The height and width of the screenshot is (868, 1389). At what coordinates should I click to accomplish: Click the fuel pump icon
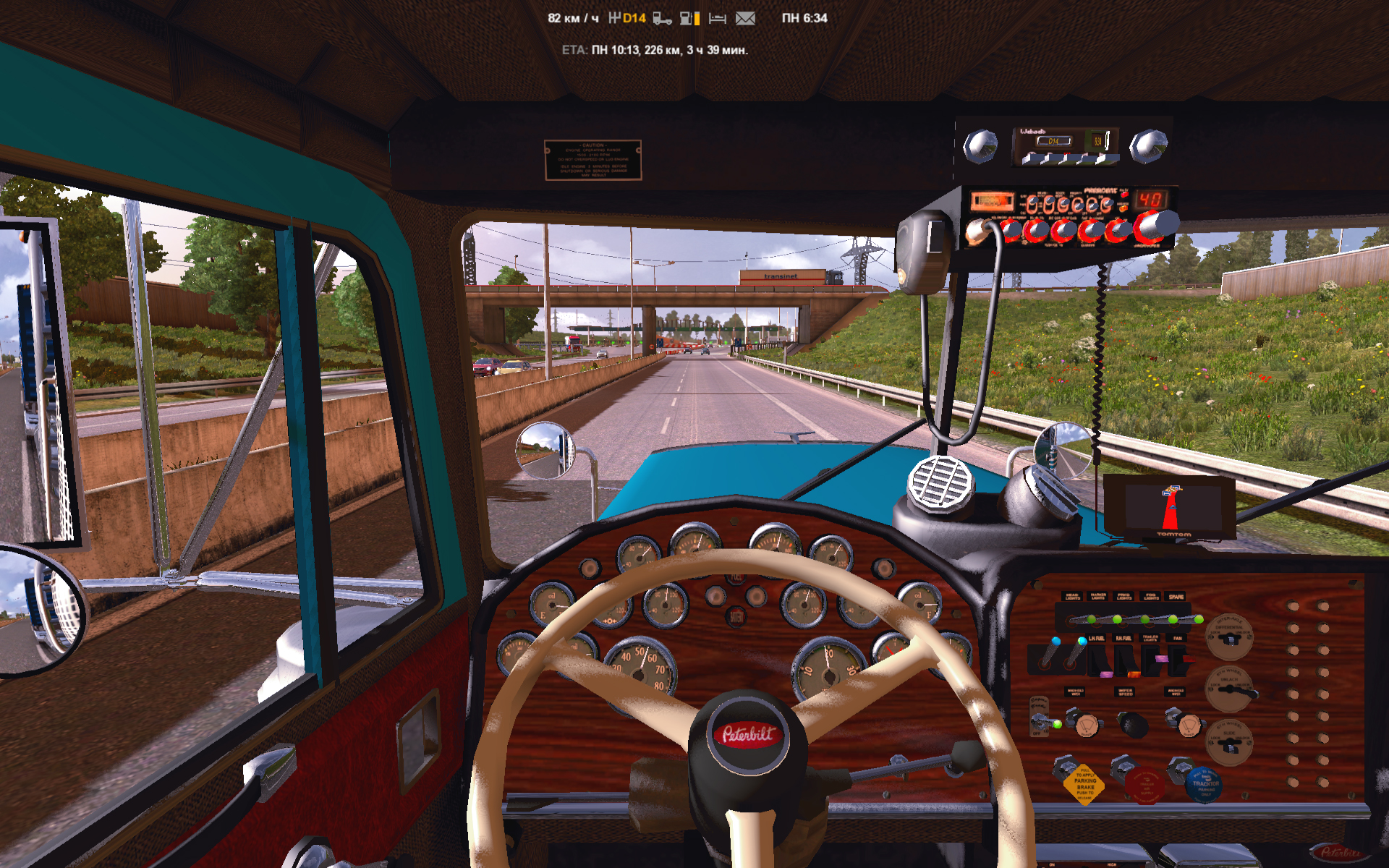pos(687,18)
